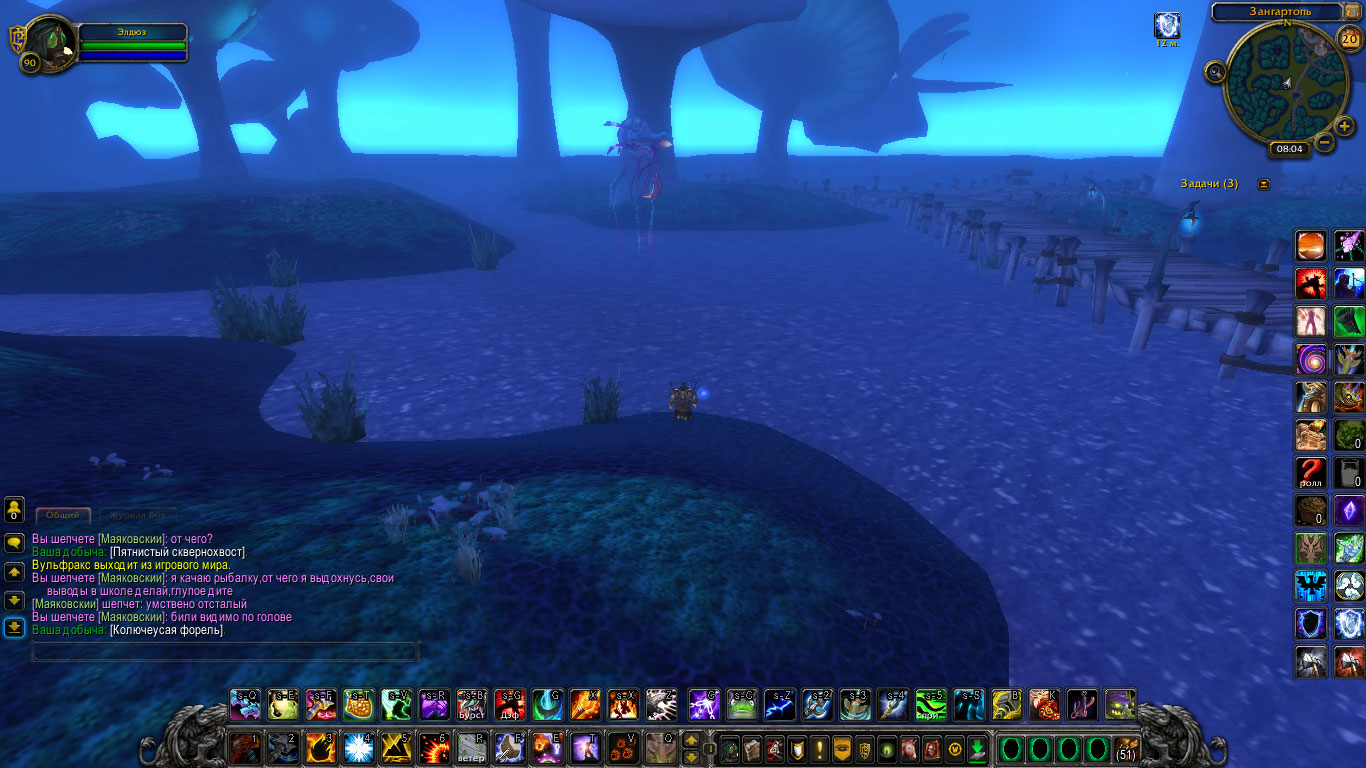Open the world map button beside zone name
The width and height of the screenshot is (1366, 768).
point(1352,11)
